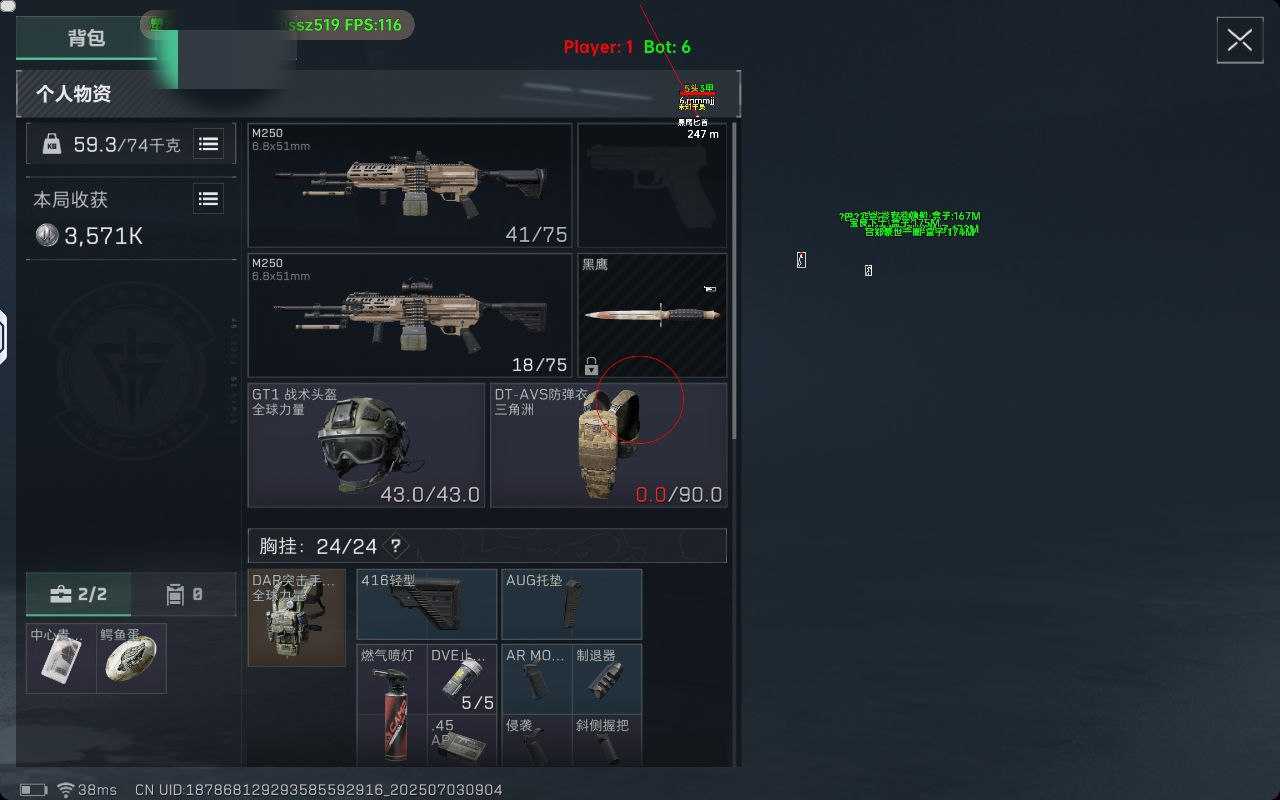Screen dimensions: 1280x800
Task: Select the DAR突击手 chest rig slot
Action: pos(296,618)
